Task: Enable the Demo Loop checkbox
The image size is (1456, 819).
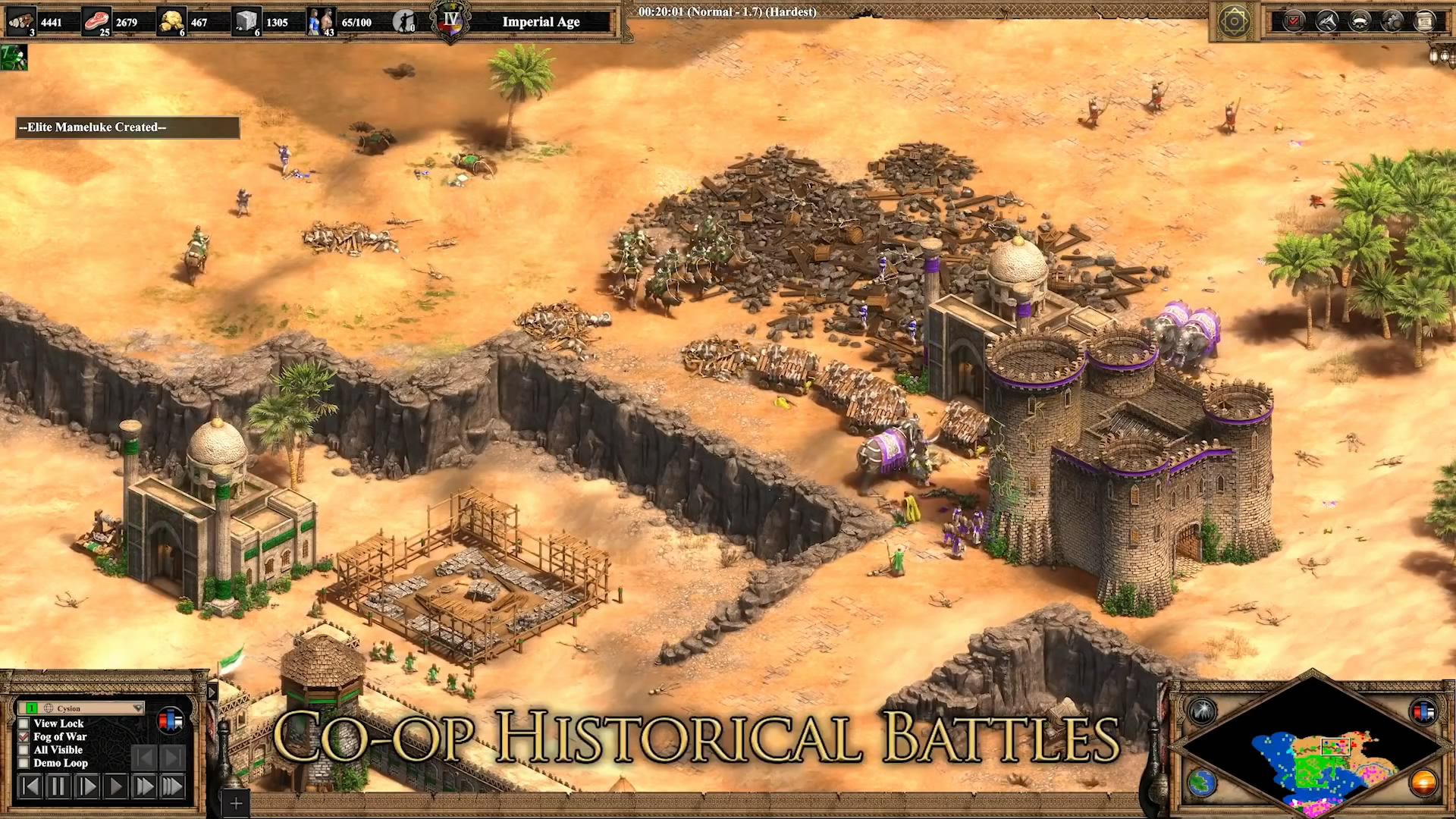Action: point(24,763)
